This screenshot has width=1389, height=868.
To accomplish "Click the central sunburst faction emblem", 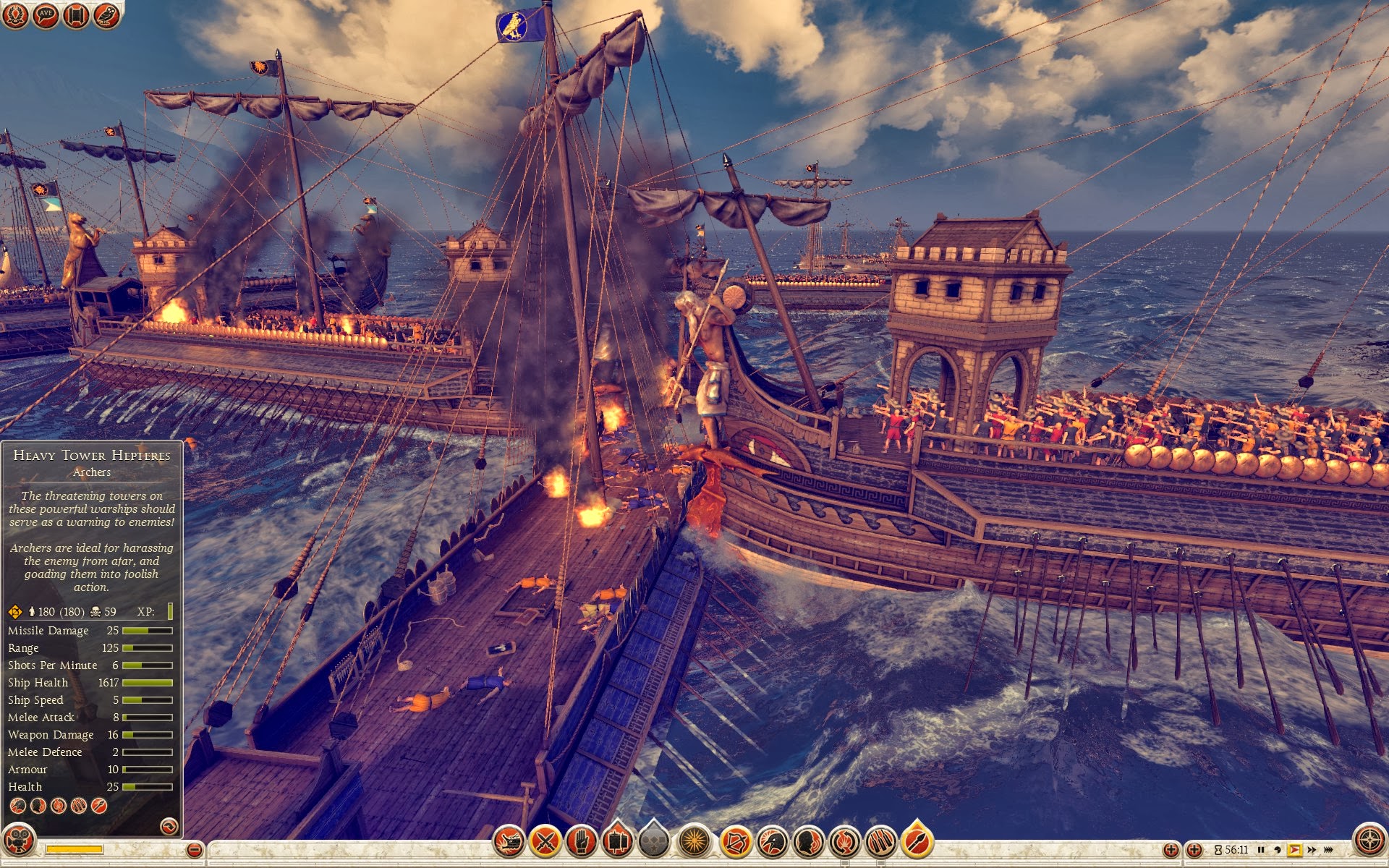I will click(694, 841).
